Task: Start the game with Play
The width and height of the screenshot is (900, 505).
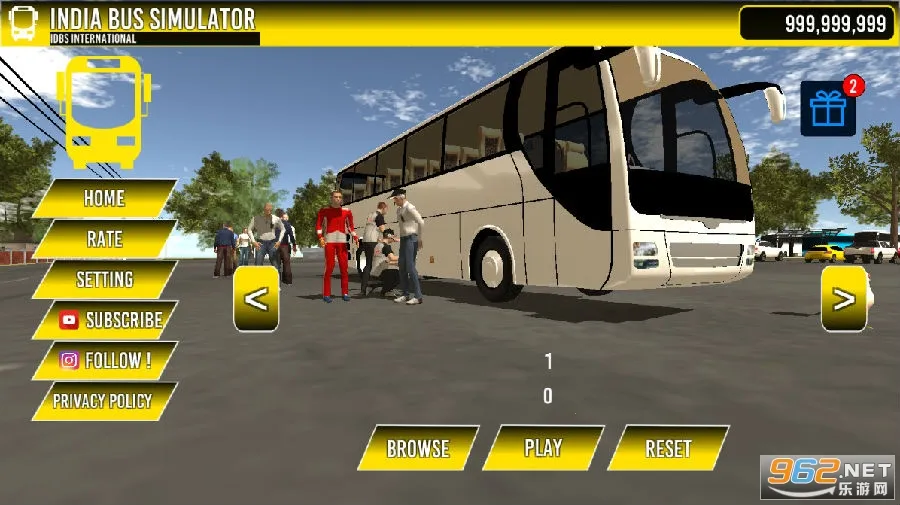Action: pyautogui.click(x=543, y=447)
